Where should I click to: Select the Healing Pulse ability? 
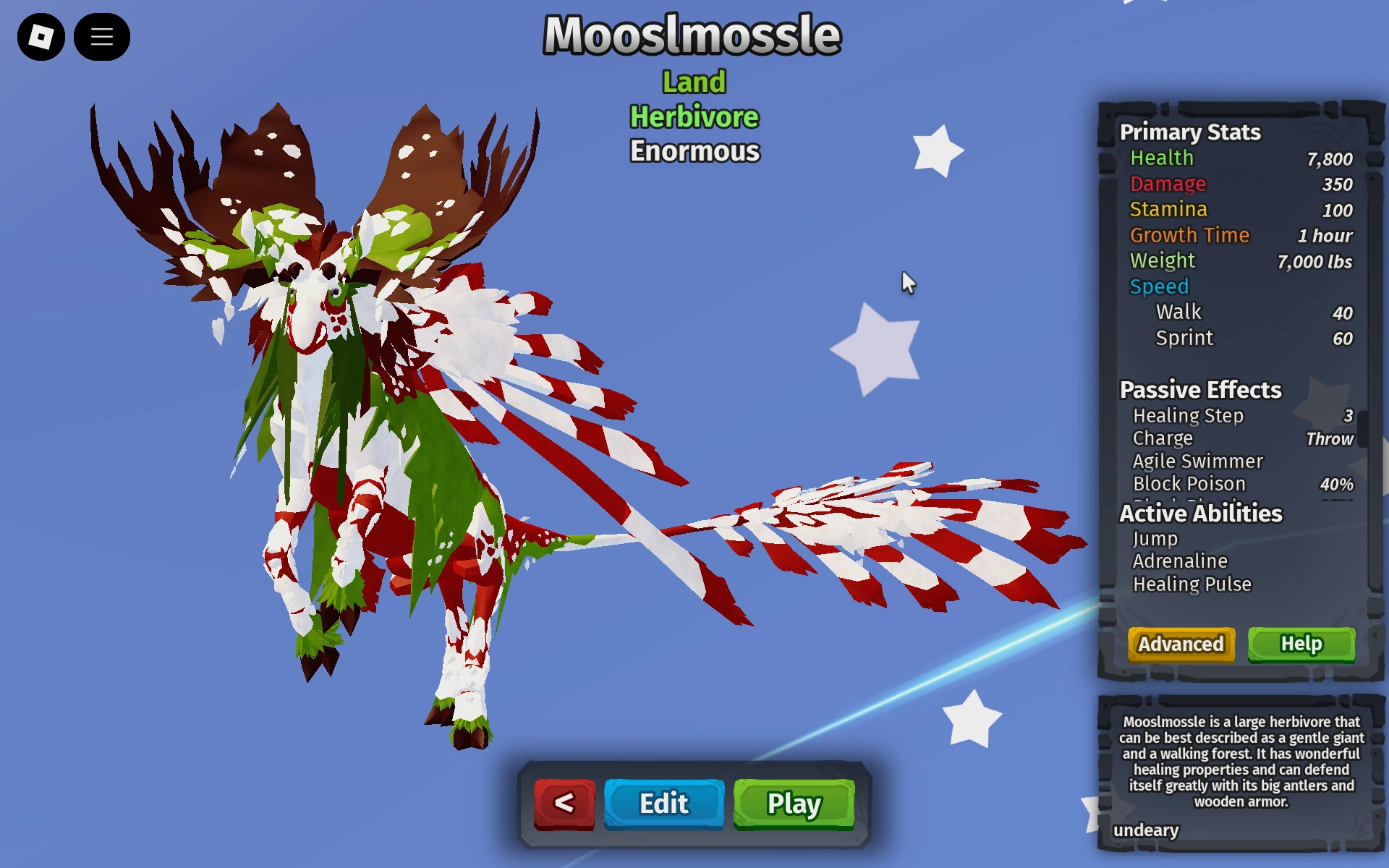[1192, 584]
